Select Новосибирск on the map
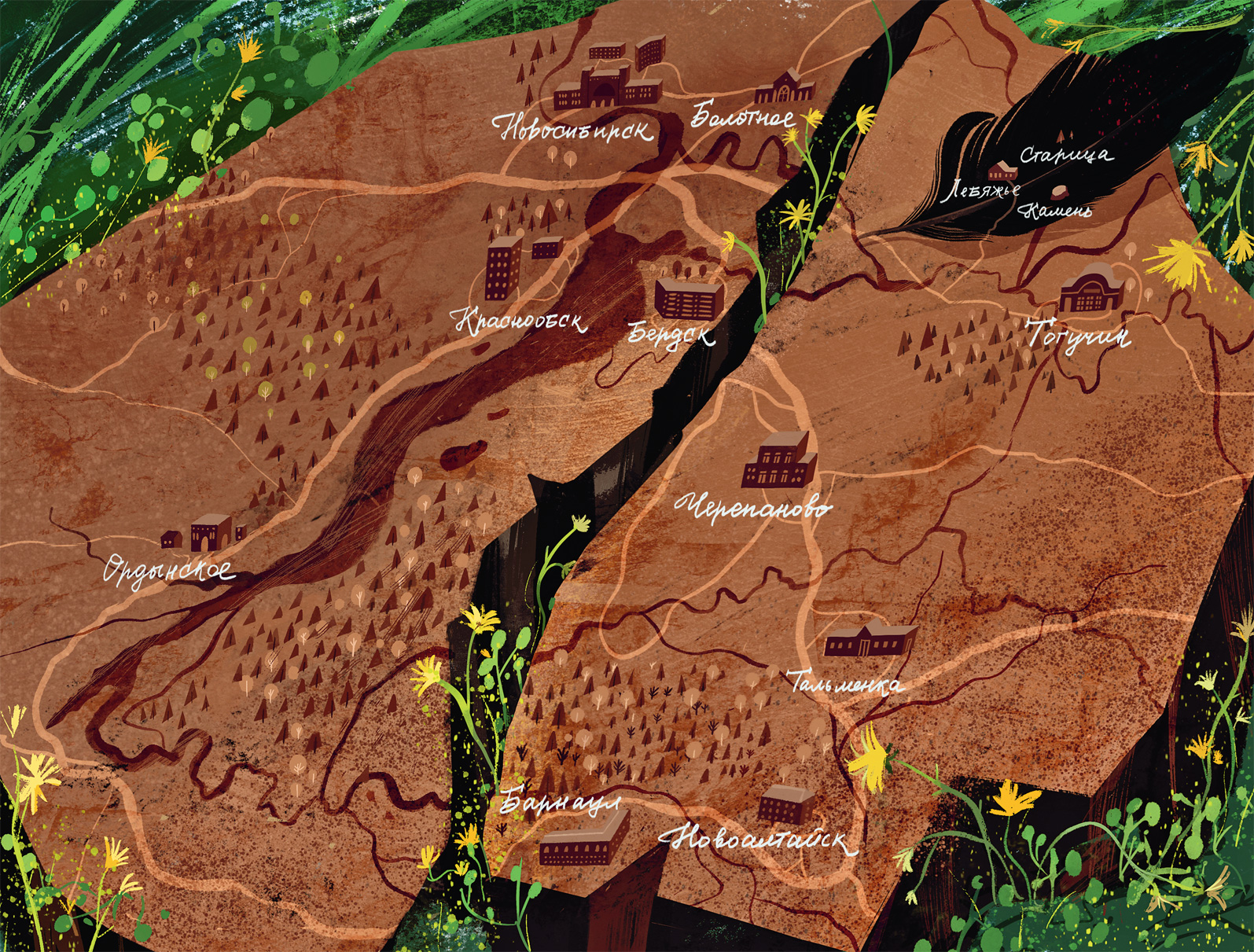The width and height of the screenshot is (1254, 952). [574, 128]
